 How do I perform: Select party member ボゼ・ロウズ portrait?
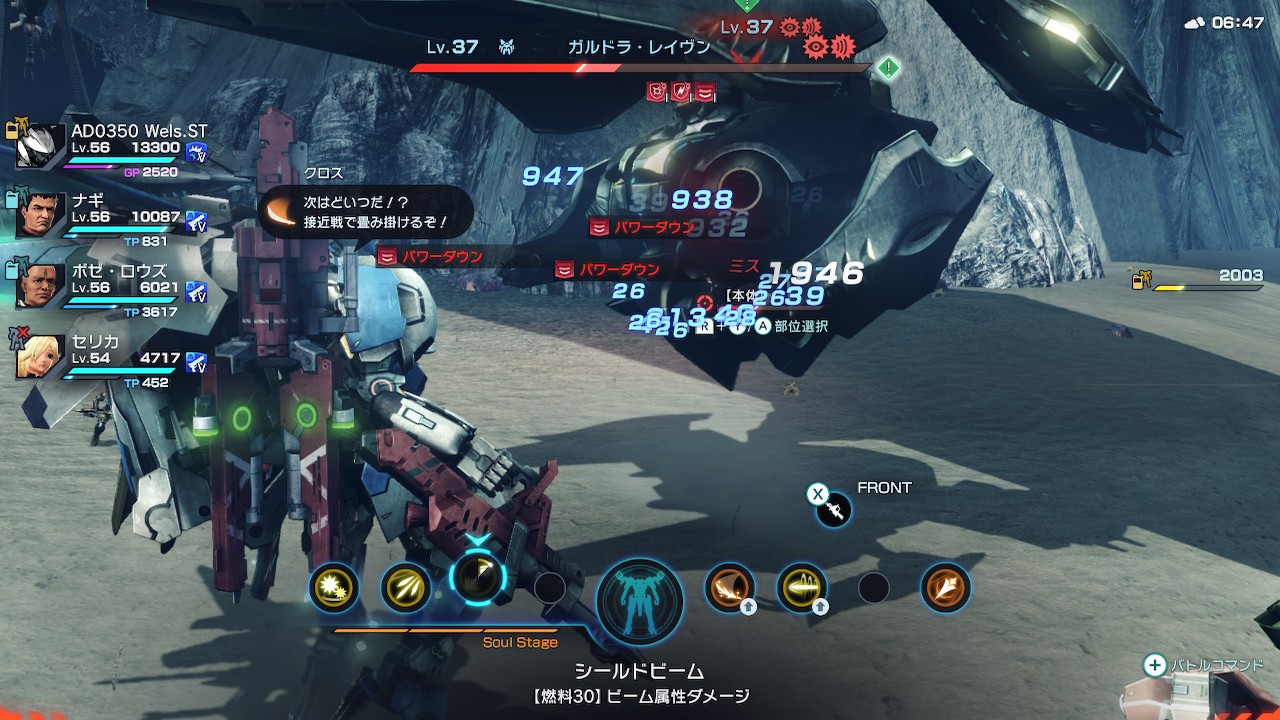(41, 286)
